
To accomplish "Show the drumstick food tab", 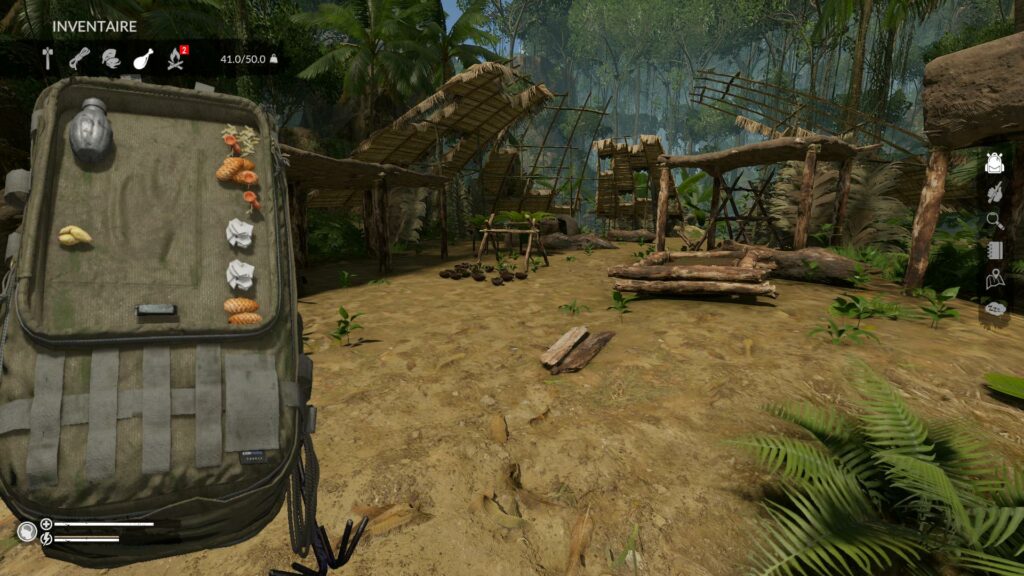I will click(143, 59).
